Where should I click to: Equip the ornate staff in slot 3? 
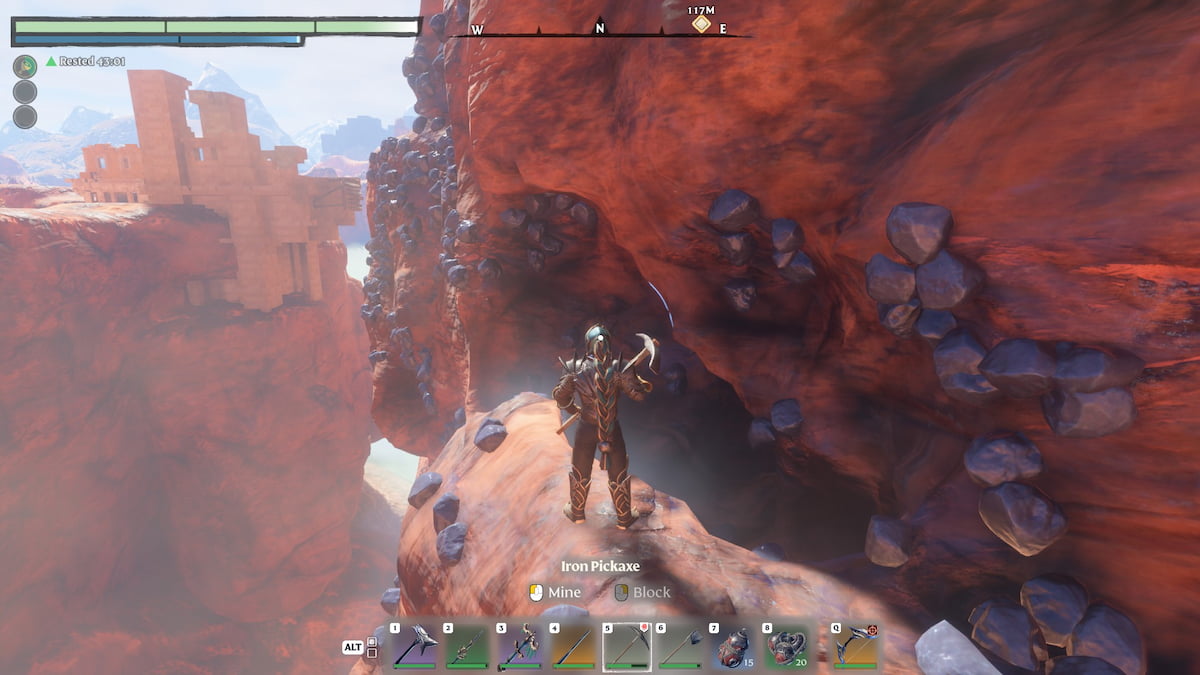pos(520,646)
